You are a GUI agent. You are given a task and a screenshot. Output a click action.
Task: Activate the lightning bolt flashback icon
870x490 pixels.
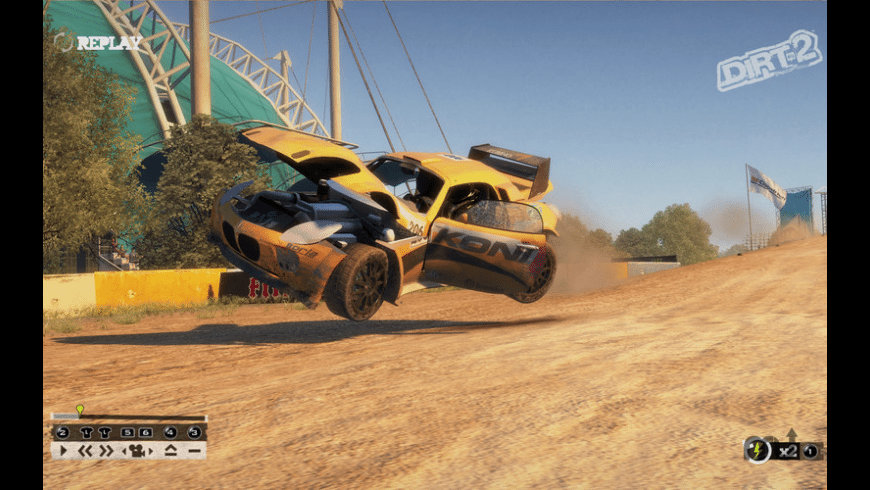click(x=757, y=450)
